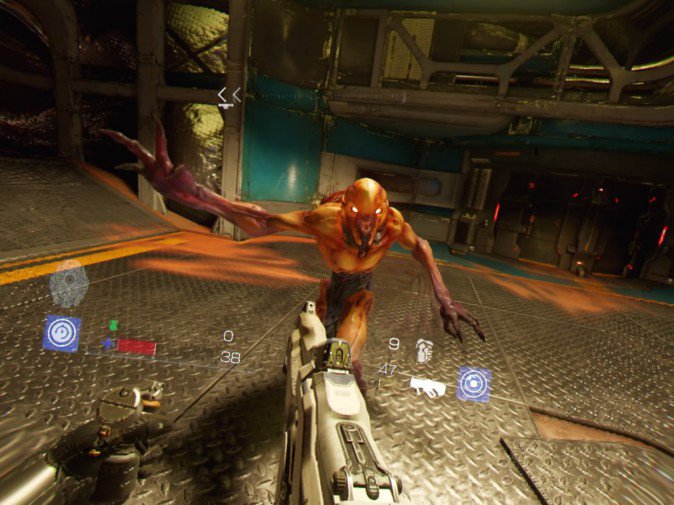
Task: Click the grenade icon beside the 9 count
Action: point(424,351)
